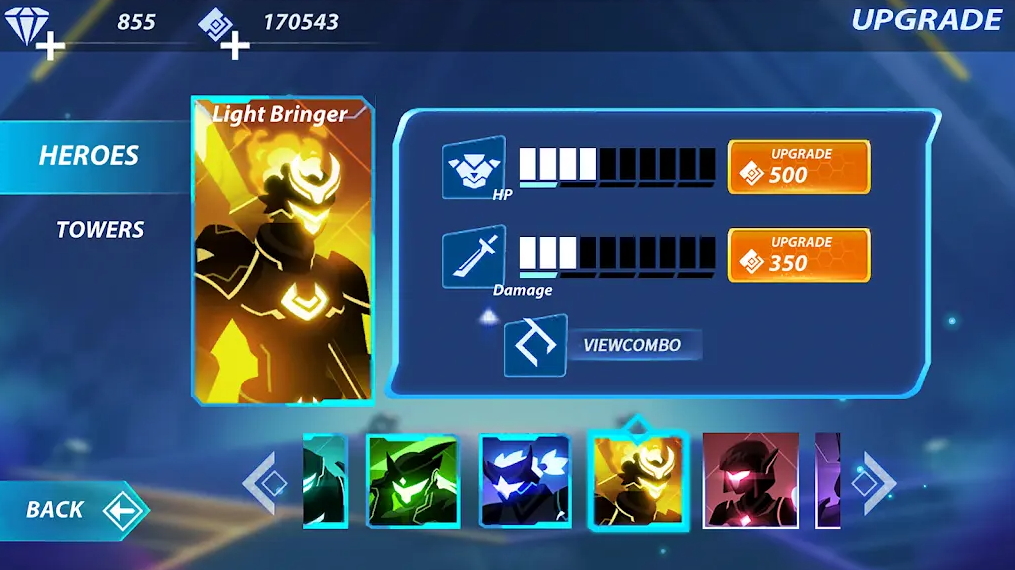Show previous heroes with left arrow
The image size is (1015, 570).
pos(264,483)
